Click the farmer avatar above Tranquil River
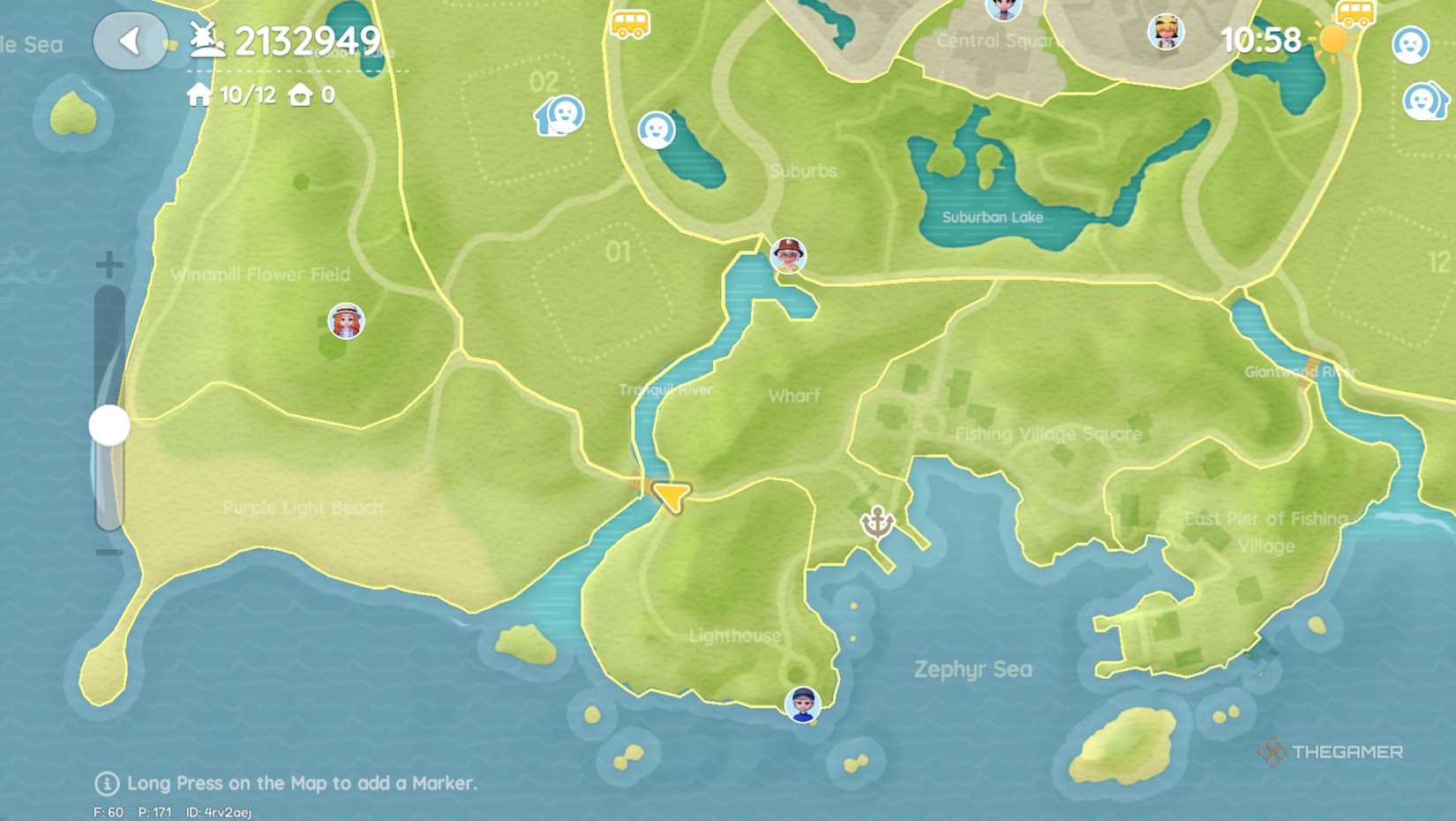Screen dimensions: 1456x821 coord(786,253)
